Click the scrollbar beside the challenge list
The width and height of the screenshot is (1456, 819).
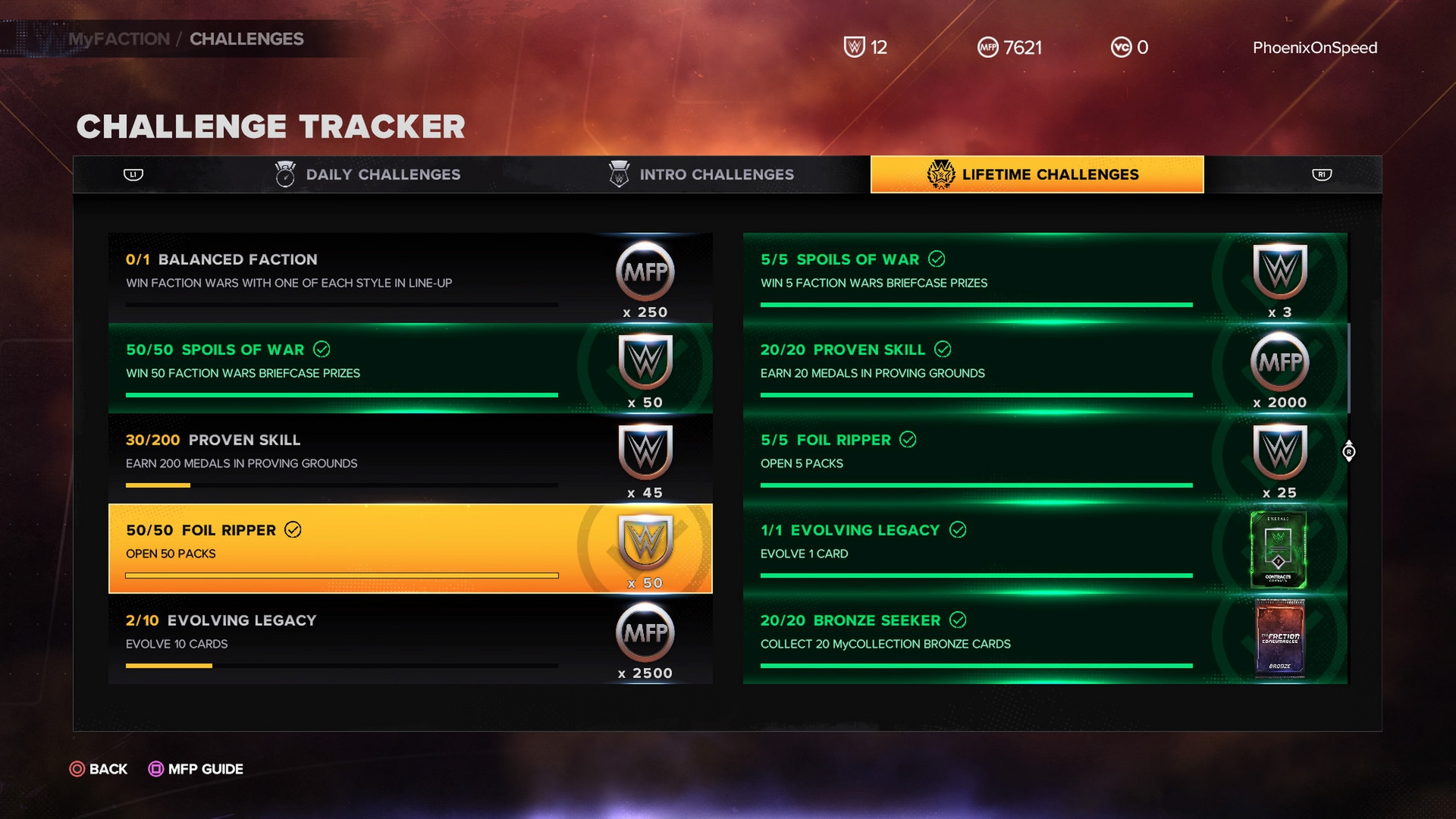click(1349, 369)
